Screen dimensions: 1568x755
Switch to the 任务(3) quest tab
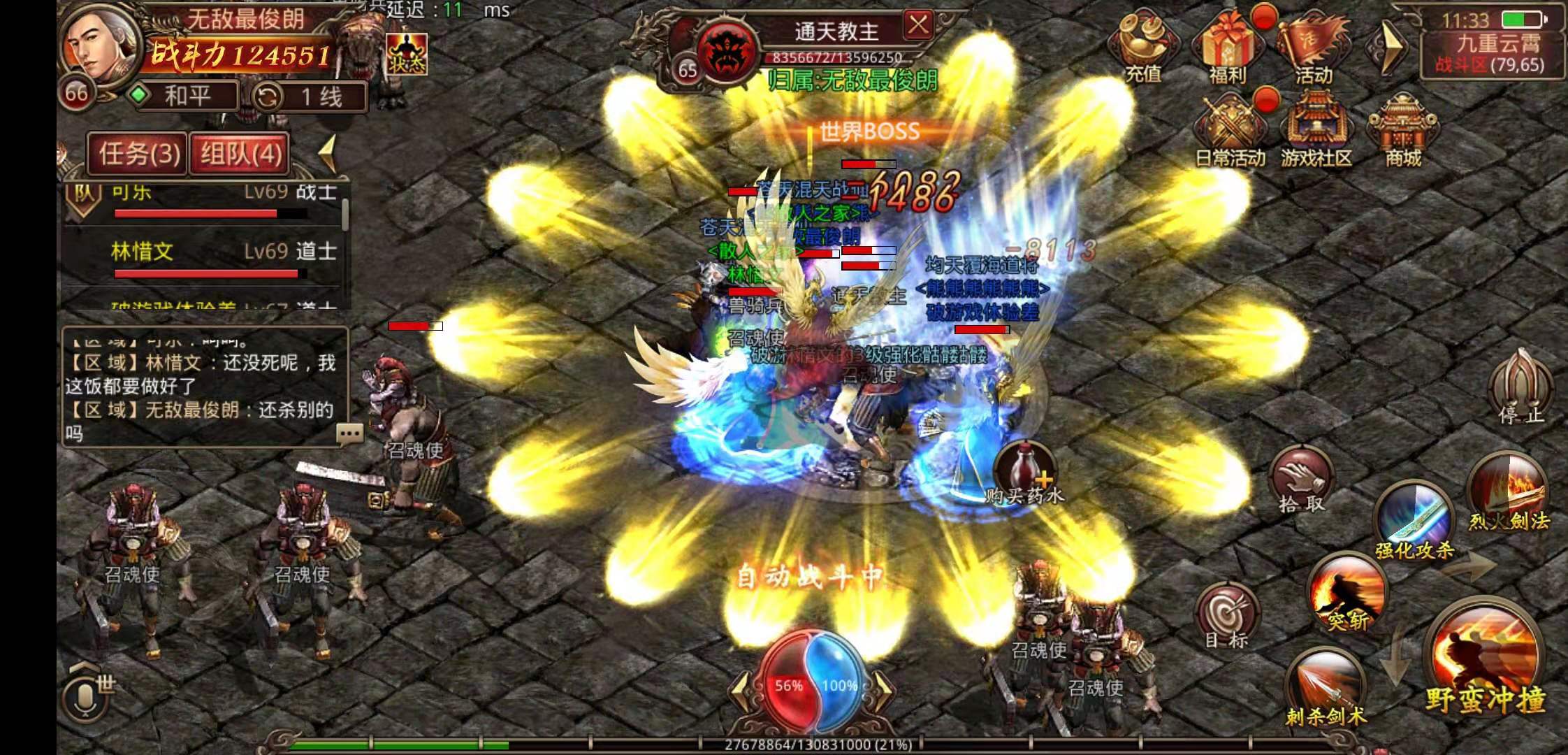[138, 153]
